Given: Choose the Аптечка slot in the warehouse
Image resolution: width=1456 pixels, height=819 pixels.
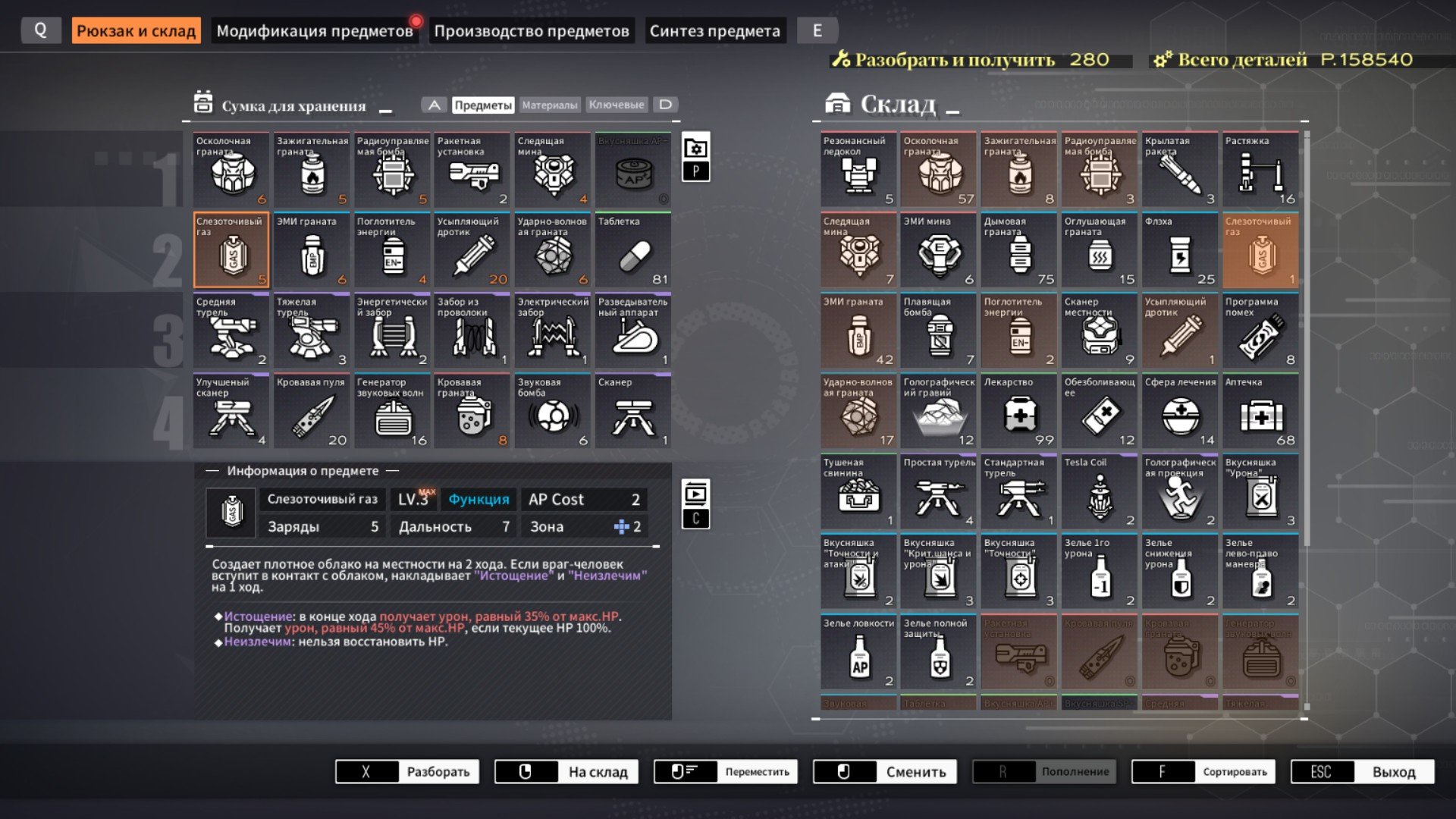Looking at the screenshot, I should (x=1260, y=412).
